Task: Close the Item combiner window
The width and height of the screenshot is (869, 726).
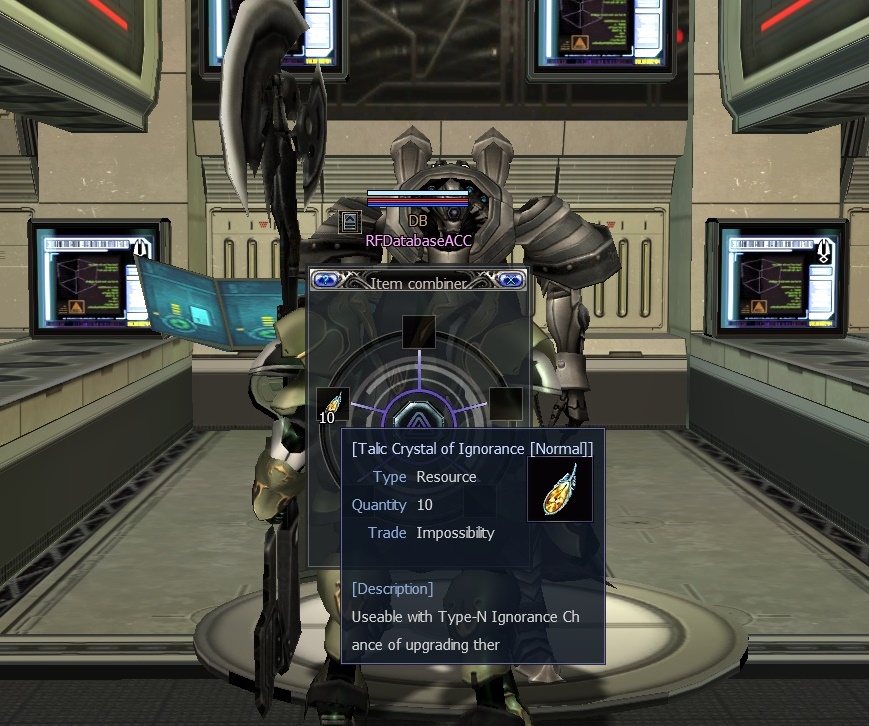Action: pyautogui.click(x=510, y=281)
